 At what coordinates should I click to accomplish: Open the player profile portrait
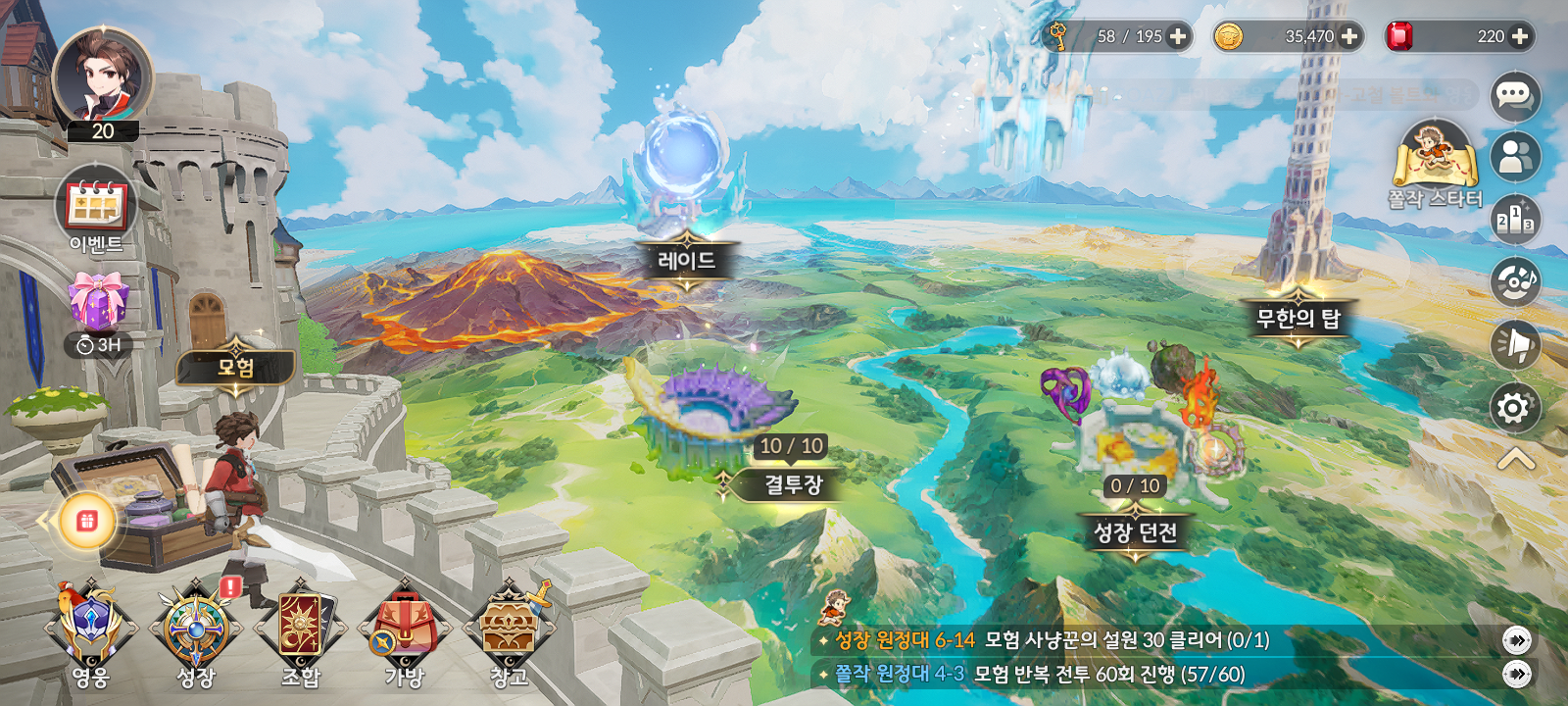coord(102,76)
